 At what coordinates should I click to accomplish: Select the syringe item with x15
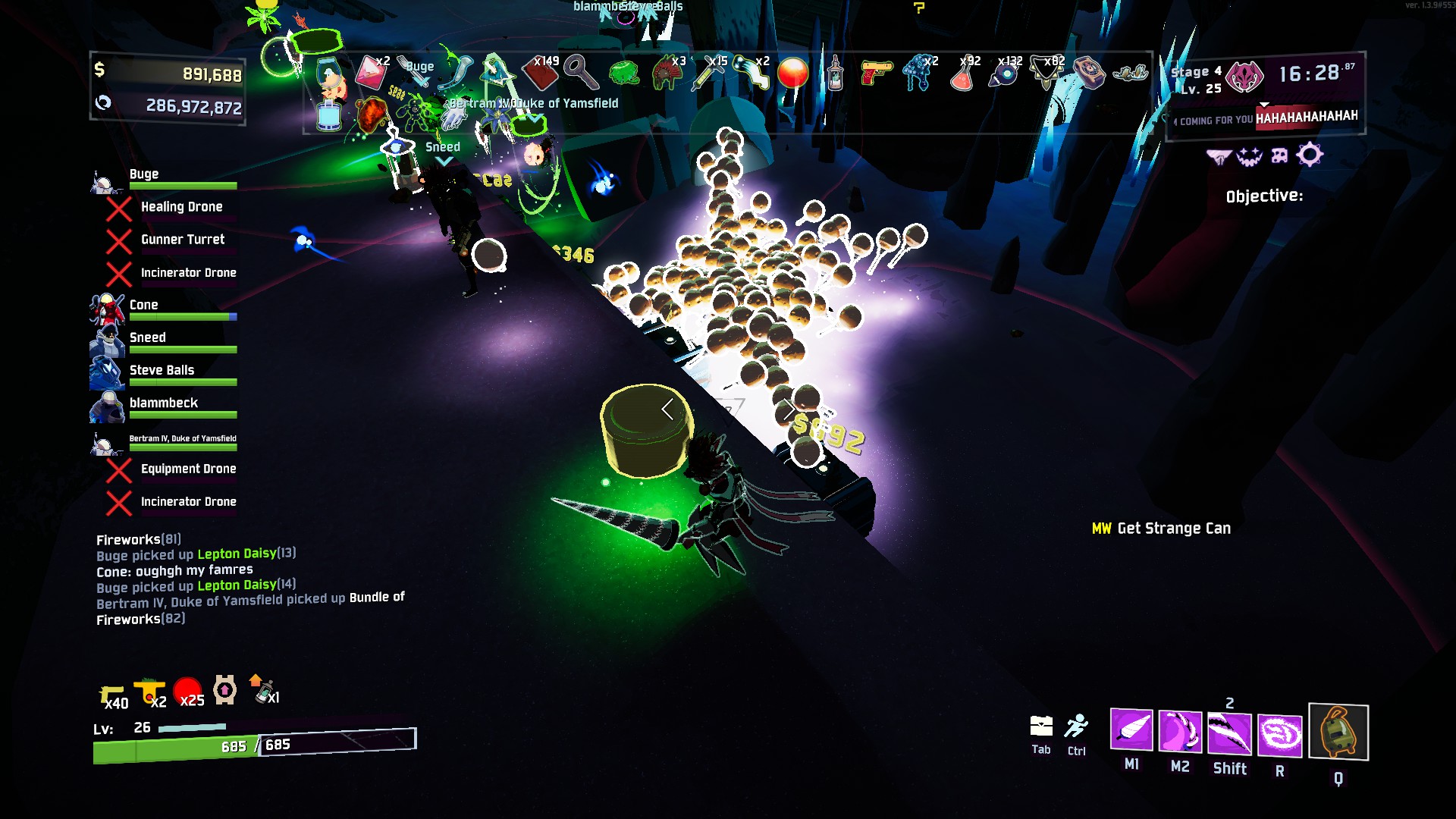point(709,74)
